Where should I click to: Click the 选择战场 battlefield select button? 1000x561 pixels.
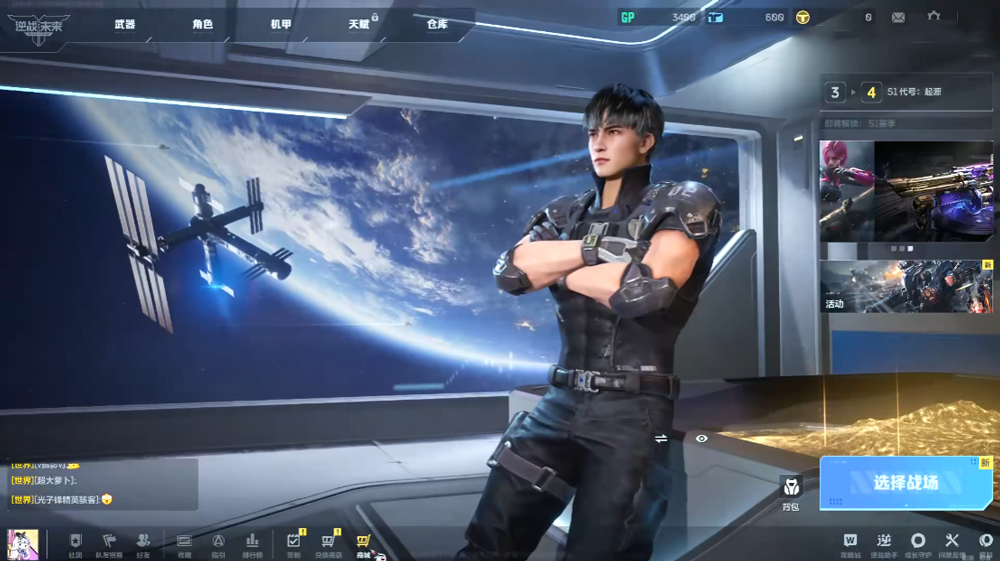coord(905,483)
